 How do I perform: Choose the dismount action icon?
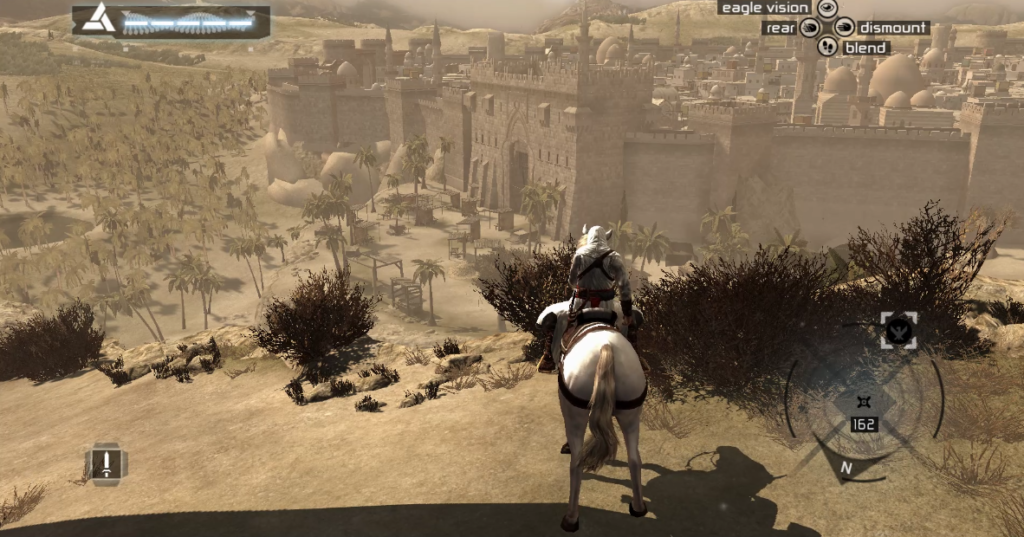845,28
